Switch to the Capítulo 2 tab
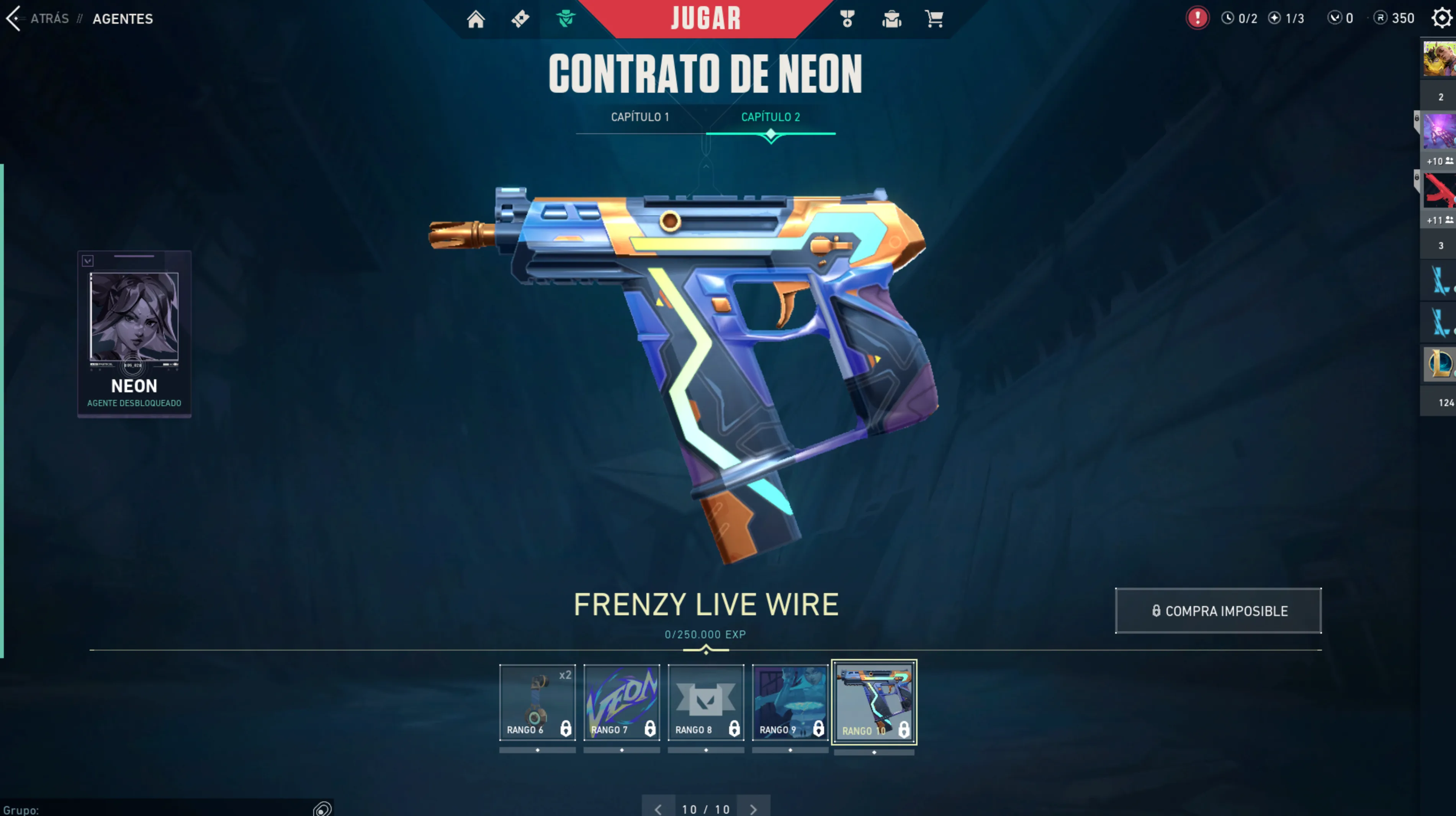This screenshot has height=816, width=1456. pyautogui.click(x=771, y=117)
